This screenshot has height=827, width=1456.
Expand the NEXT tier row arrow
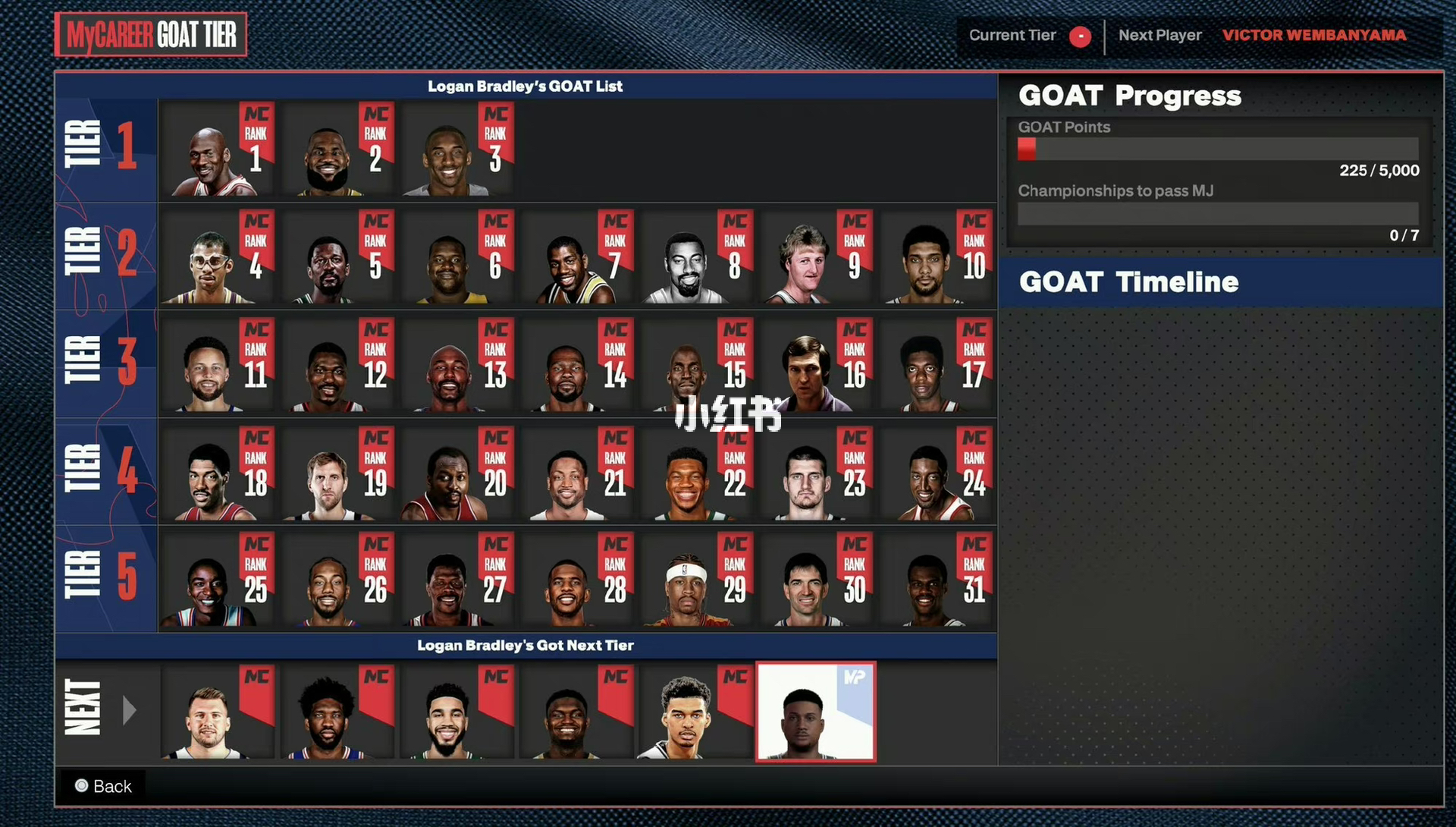(x=130, y=712)
